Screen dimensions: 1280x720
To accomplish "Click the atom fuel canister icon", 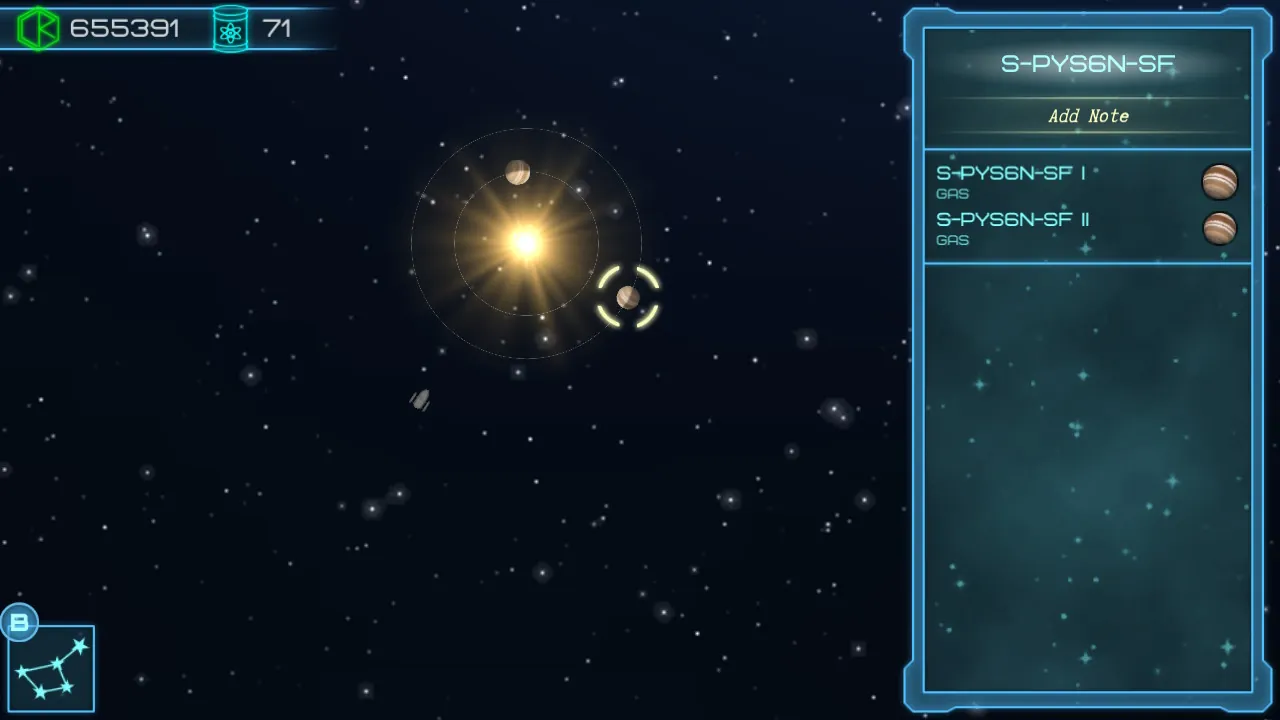I will (231, 27).
